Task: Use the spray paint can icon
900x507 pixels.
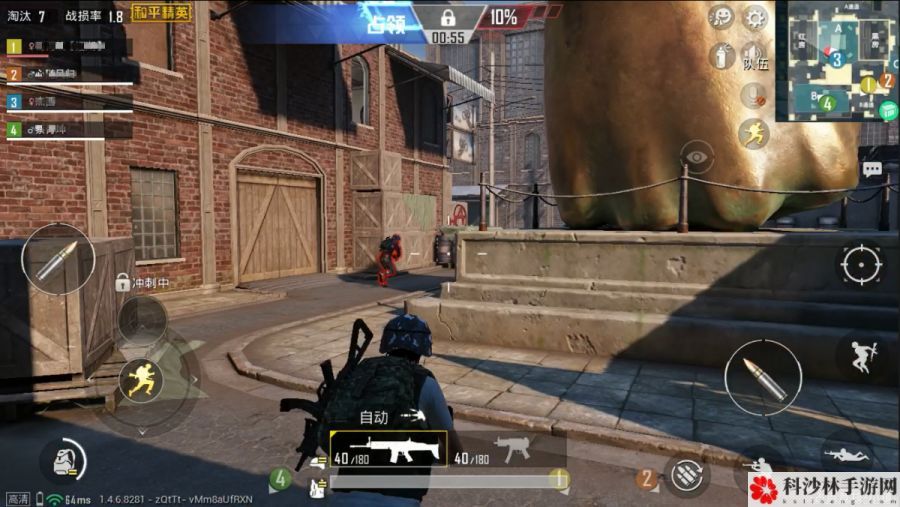Action: (x=721, y=55)
